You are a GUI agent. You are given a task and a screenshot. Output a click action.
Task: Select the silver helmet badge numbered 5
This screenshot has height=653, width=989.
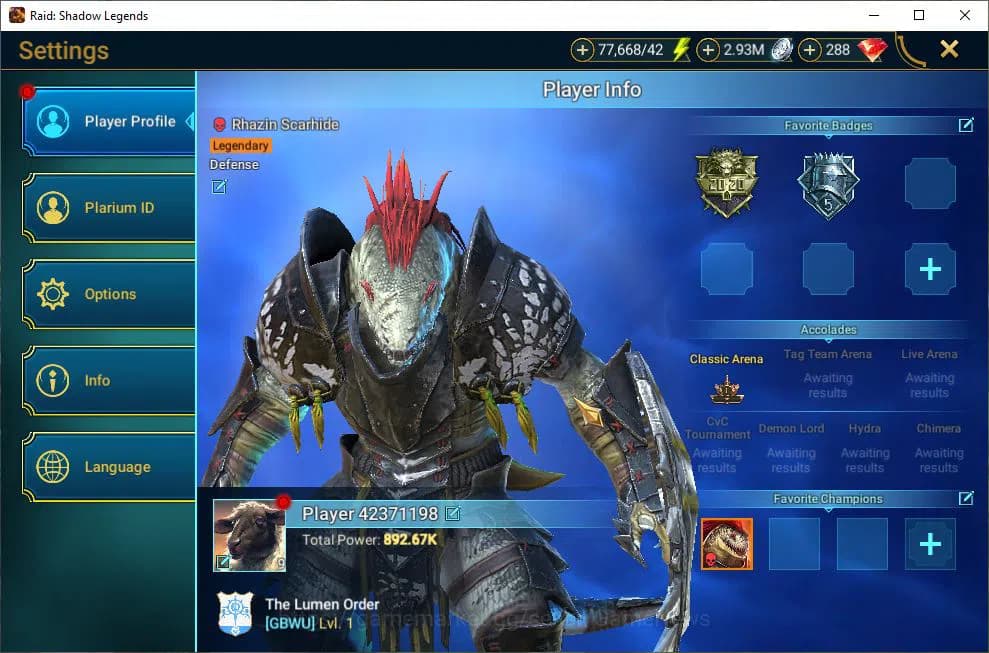828,184
